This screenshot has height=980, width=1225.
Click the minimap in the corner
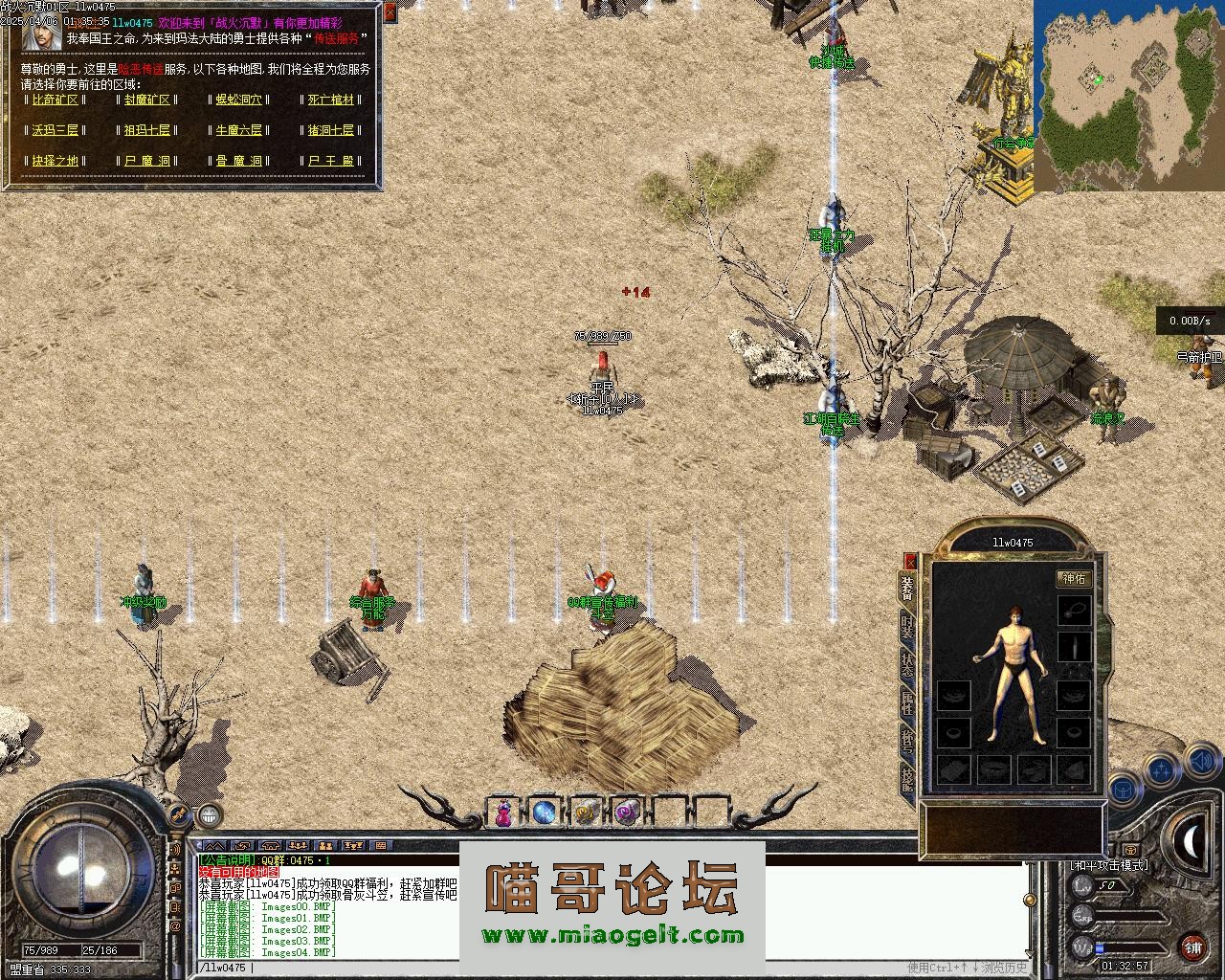pos(1127,94)
